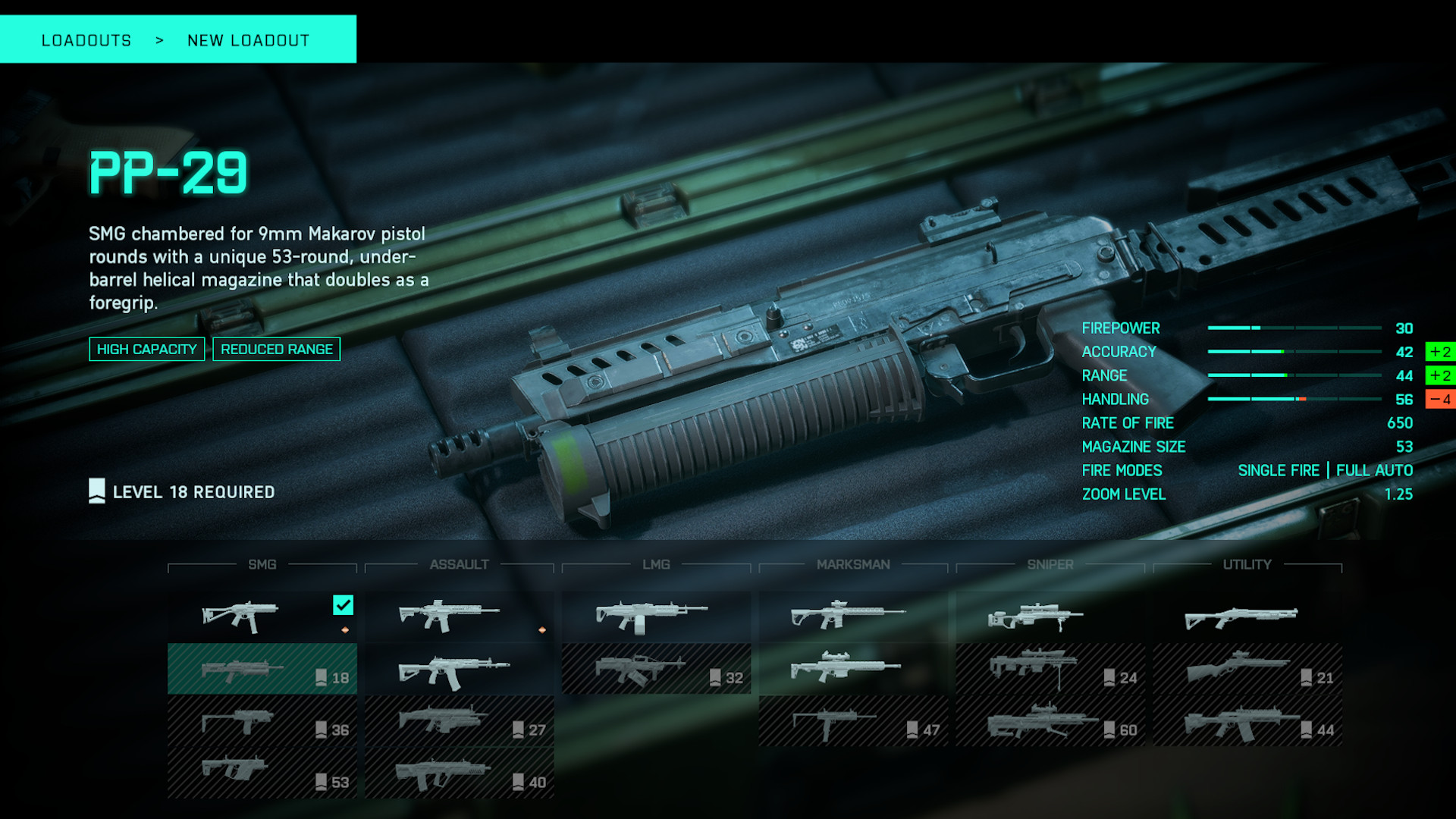Choose the first unlocked utility shotgun
This screenshot has width=1456, height=819.
(1247, 617)
